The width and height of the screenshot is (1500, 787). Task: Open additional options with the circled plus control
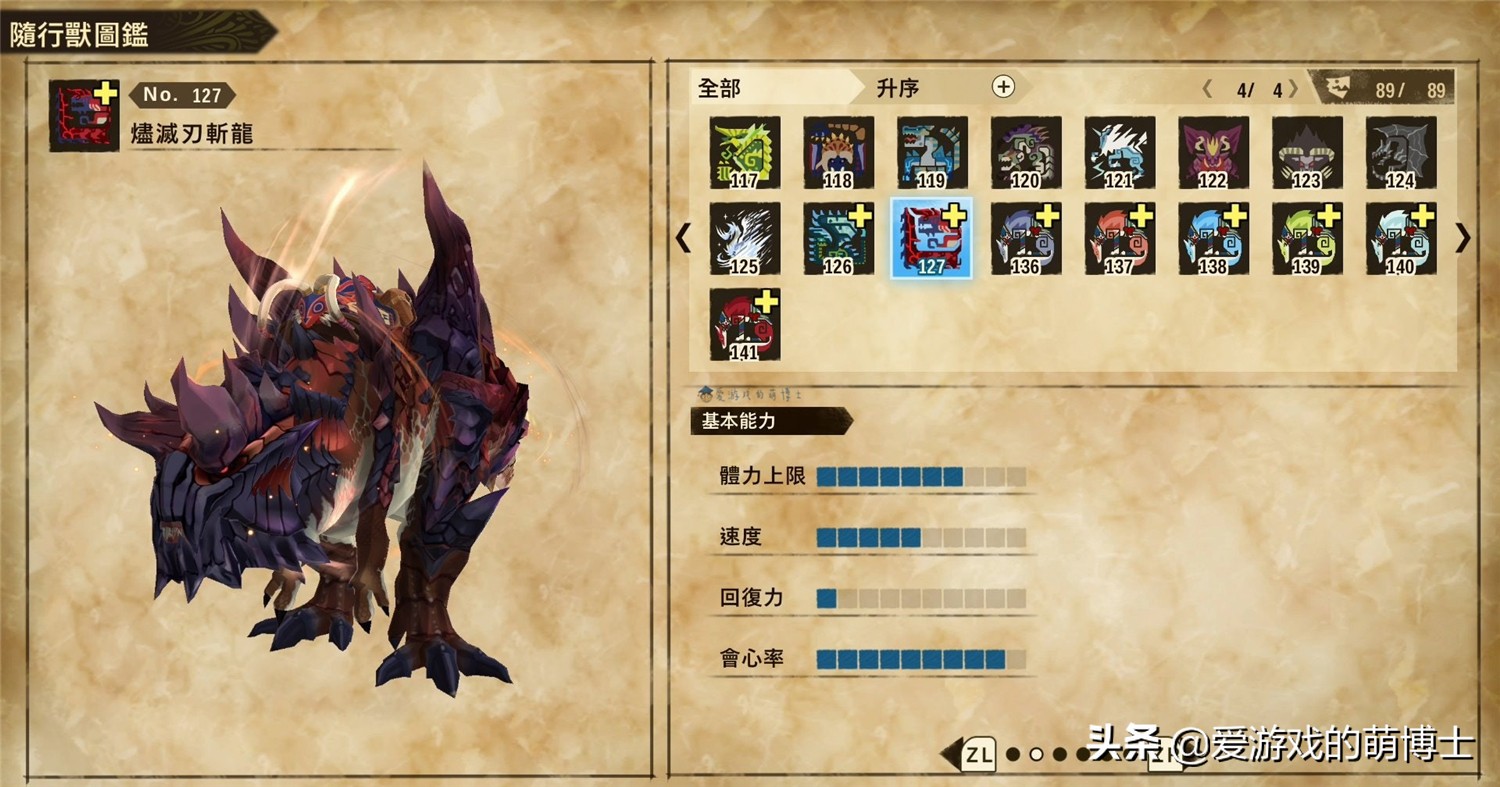[1003, 88]
